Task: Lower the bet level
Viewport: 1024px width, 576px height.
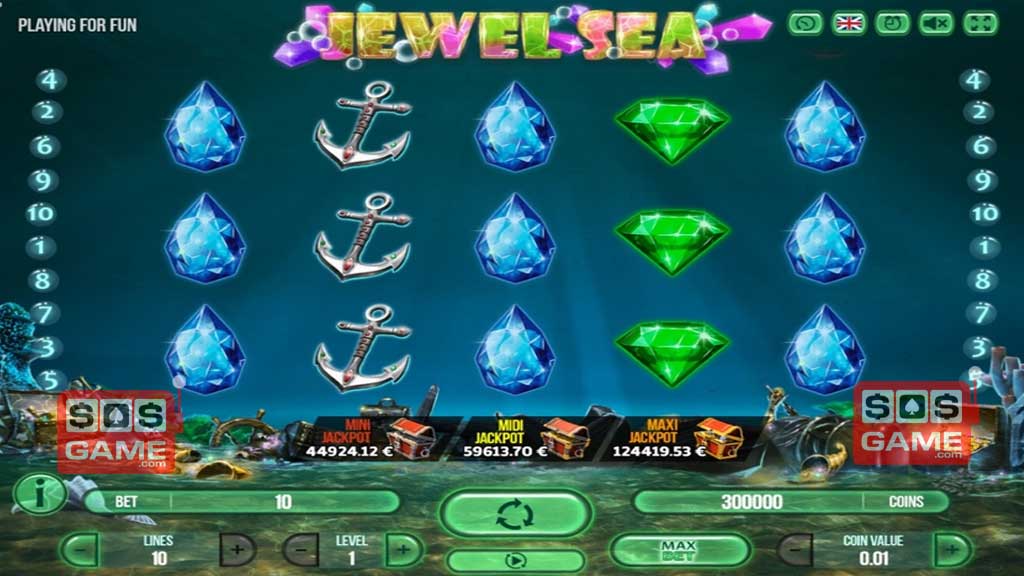Action: click(x=300, y=549)
